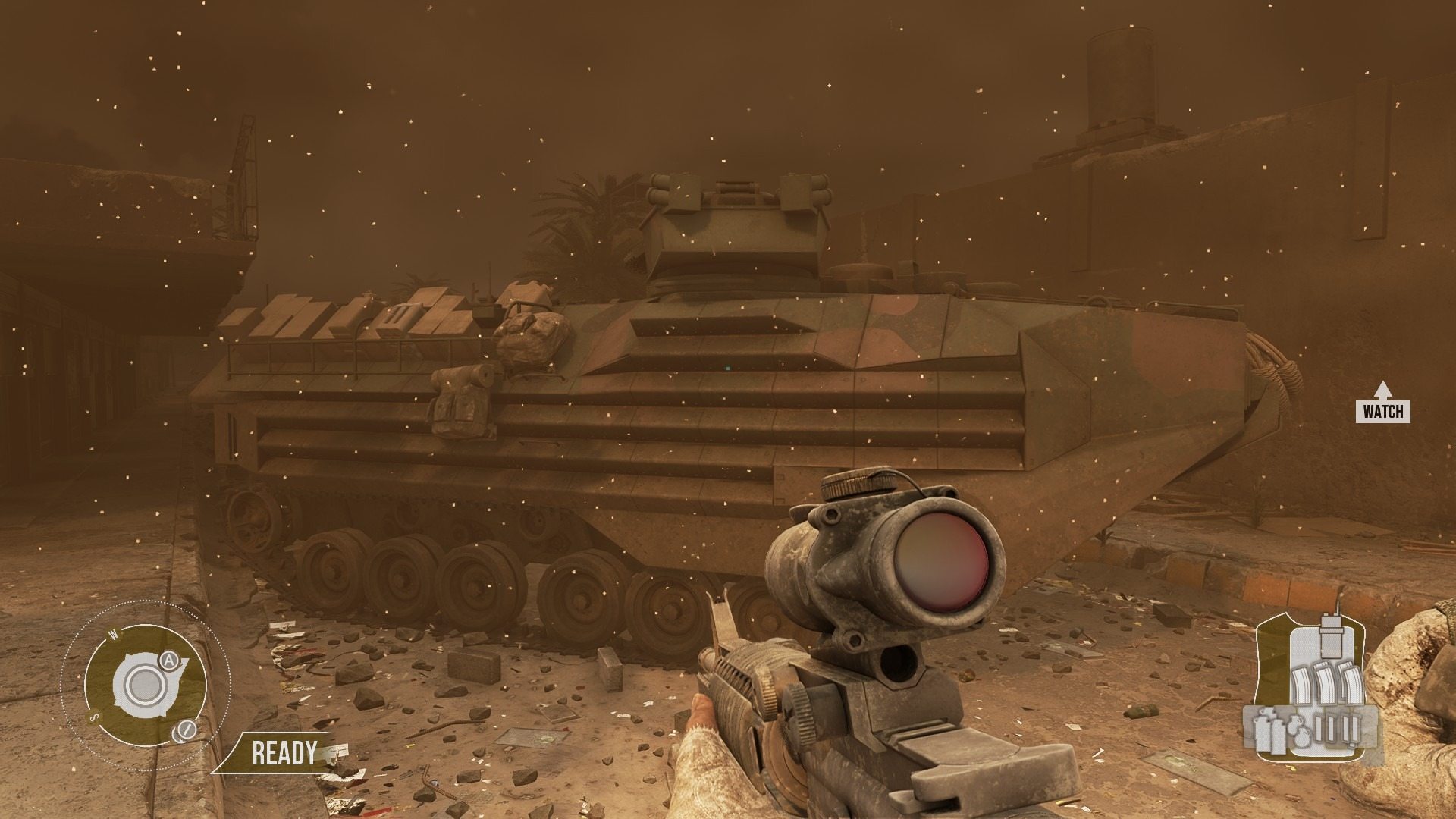The height and width of the screenshot is (819, 1456).
Task: Click the slash marker on the compass
Action: (x=184, y=730)
